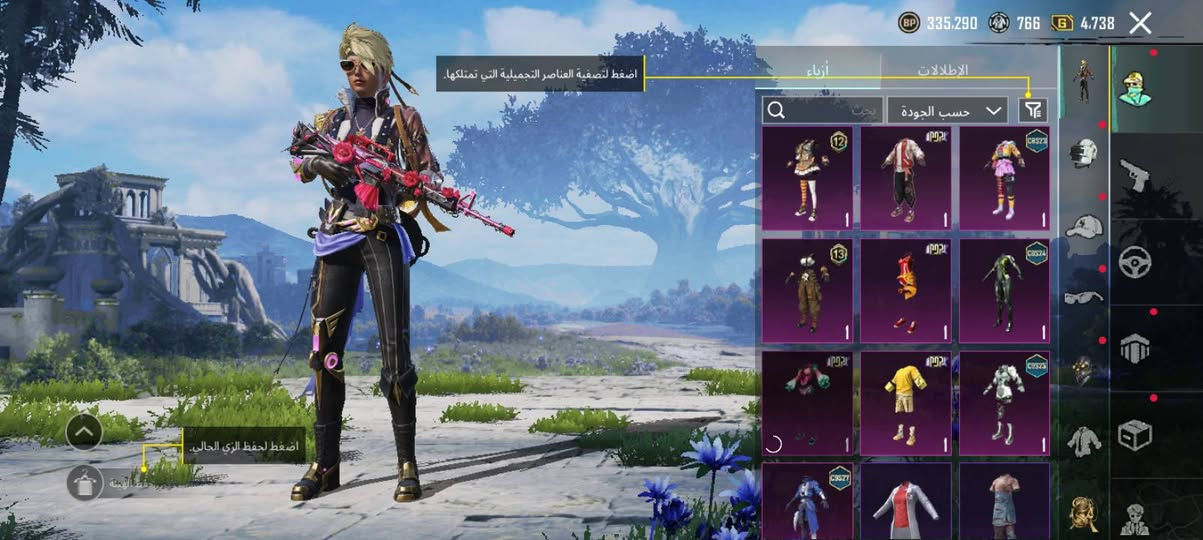Open the helmet category

[x=1084, y=153]
